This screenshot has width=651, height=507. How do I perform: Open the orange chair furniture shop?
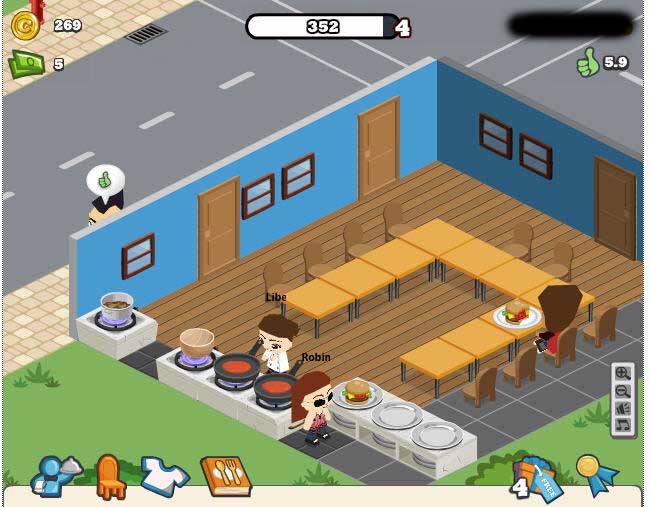tap(110, 476)
